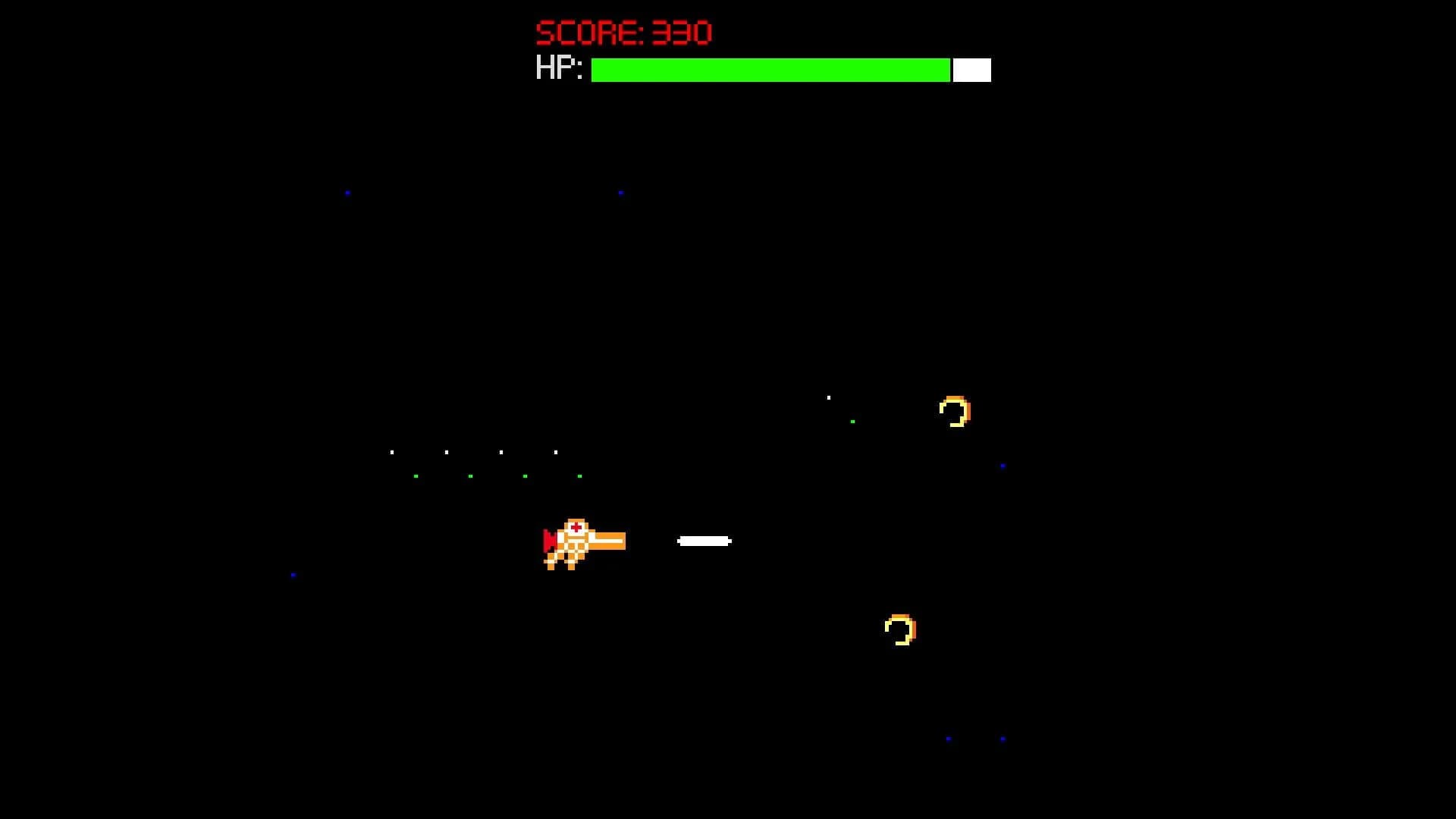Click the blue star near the bottom left
This screenshot has height=819, width=1456.
[x=293, y=574]
